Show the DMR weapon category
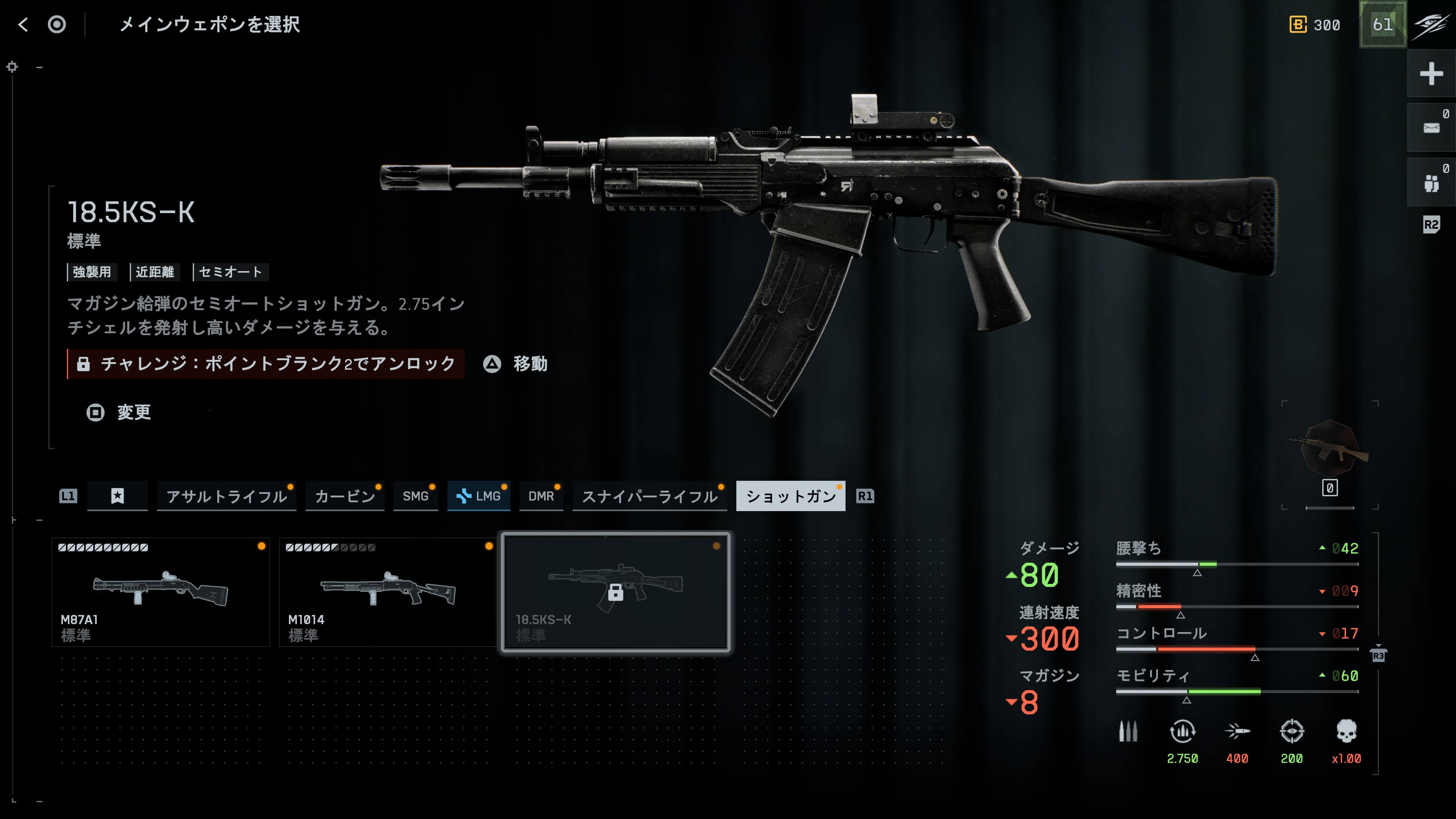This screenshot has height=819, width=1456. pyautogui.click(x=541, y=496)
